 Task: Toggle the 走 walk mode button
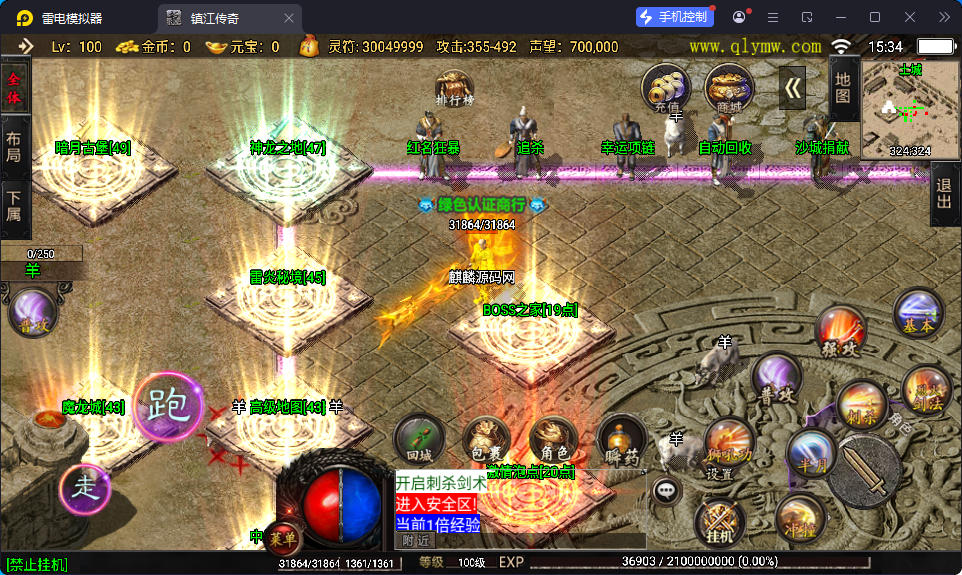pos(87,489)
